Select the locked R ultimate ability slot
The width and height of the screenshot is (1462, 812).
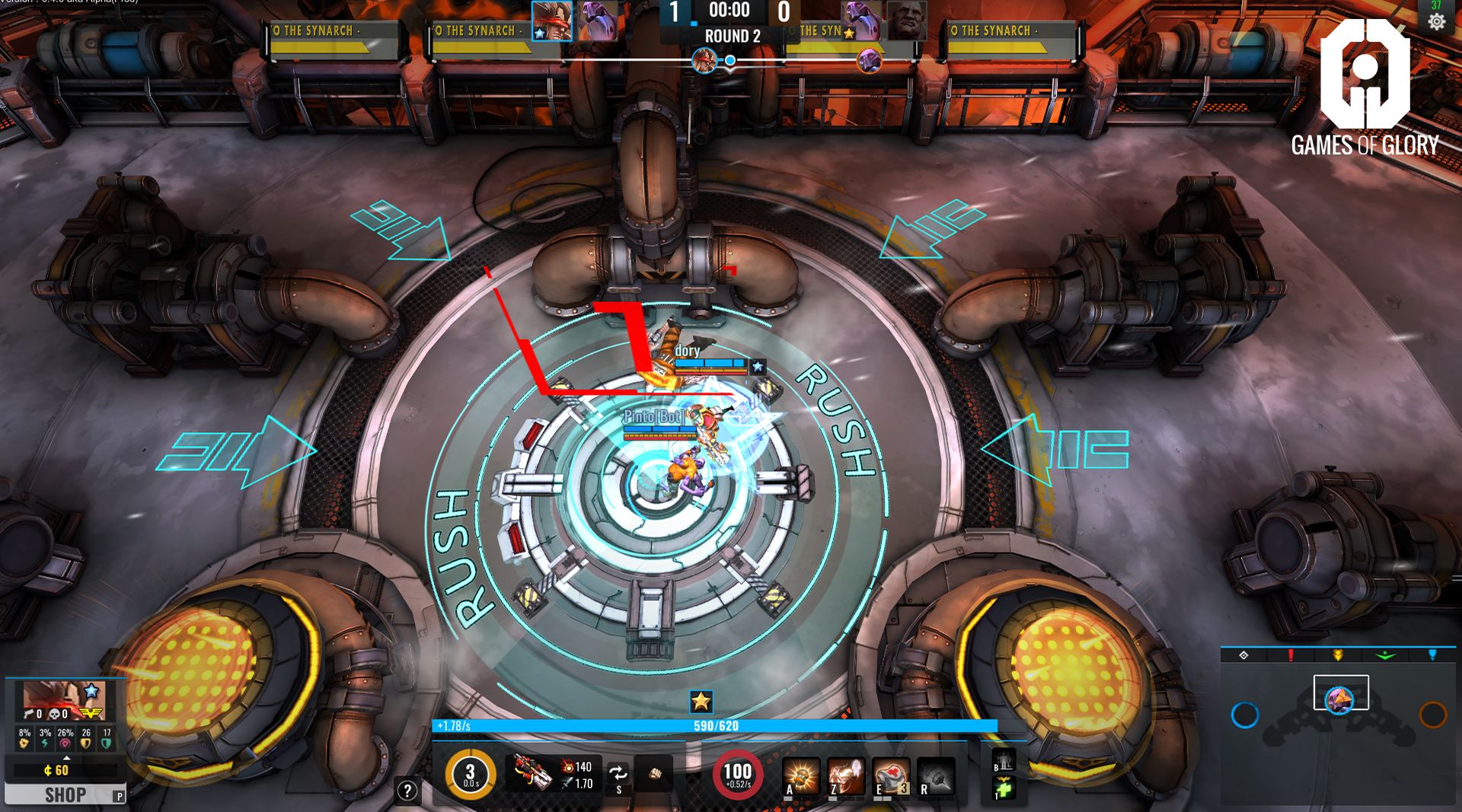935,775
